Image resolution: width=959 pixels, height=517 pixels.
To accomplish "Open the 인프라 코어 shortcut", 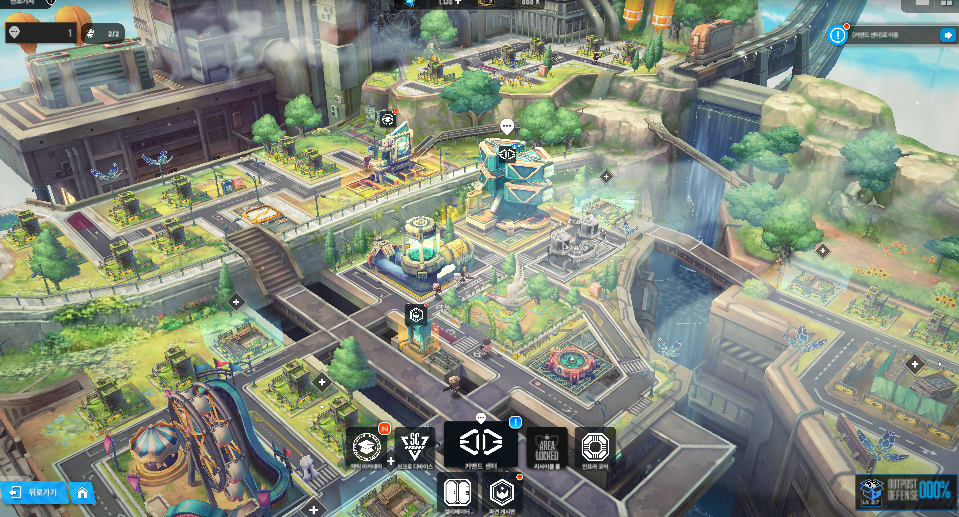I will click(596, 446).
